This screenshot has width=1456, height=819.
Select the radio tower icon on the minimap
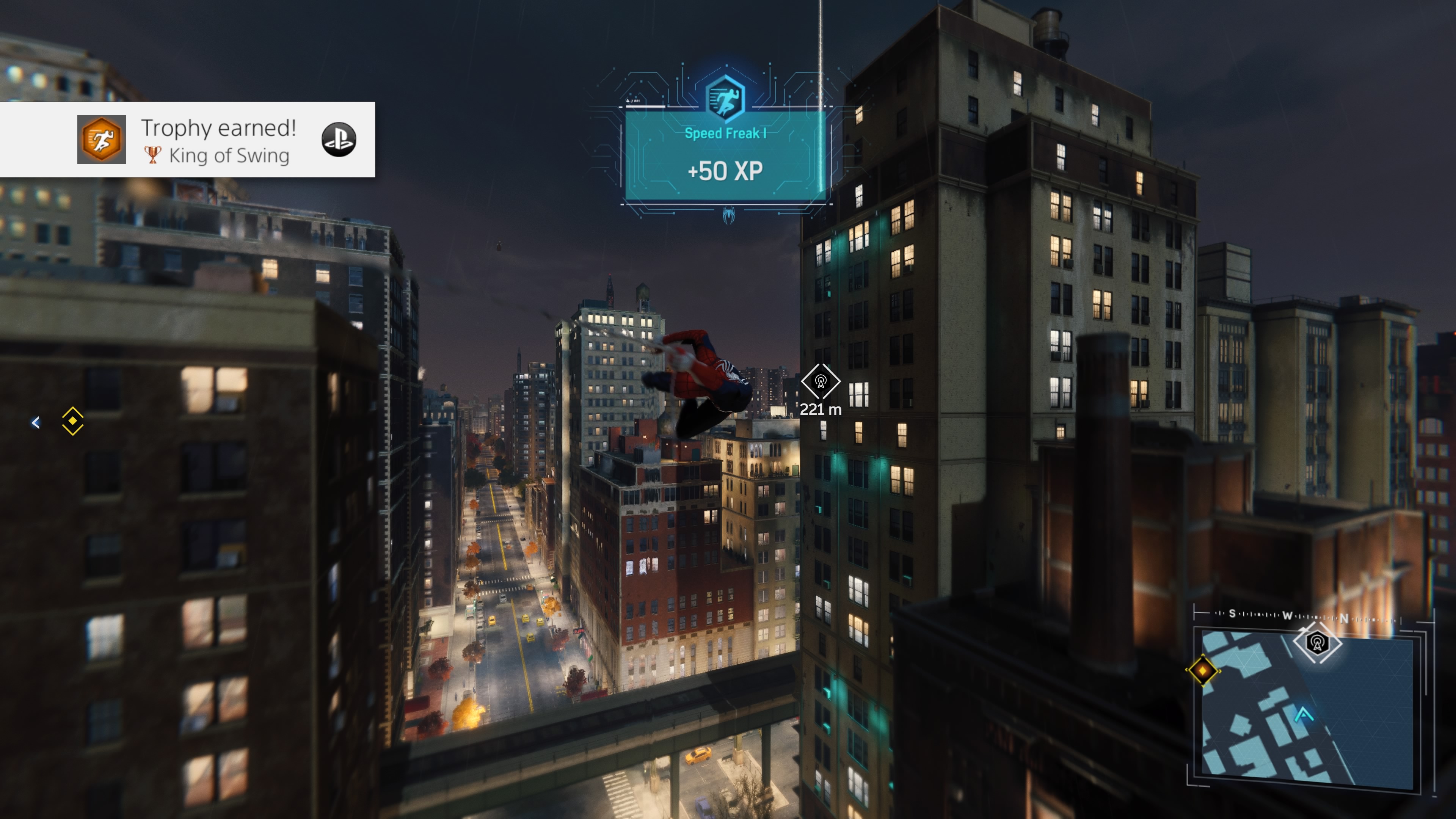pos(1318,643)
